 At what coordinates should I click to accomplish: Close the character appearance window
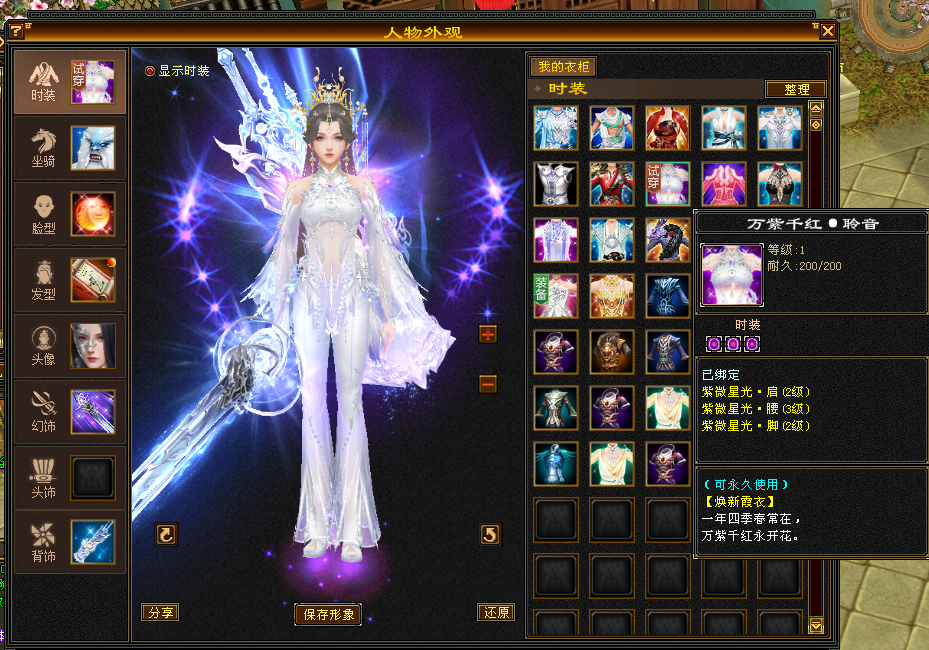[x=827, y=32]
